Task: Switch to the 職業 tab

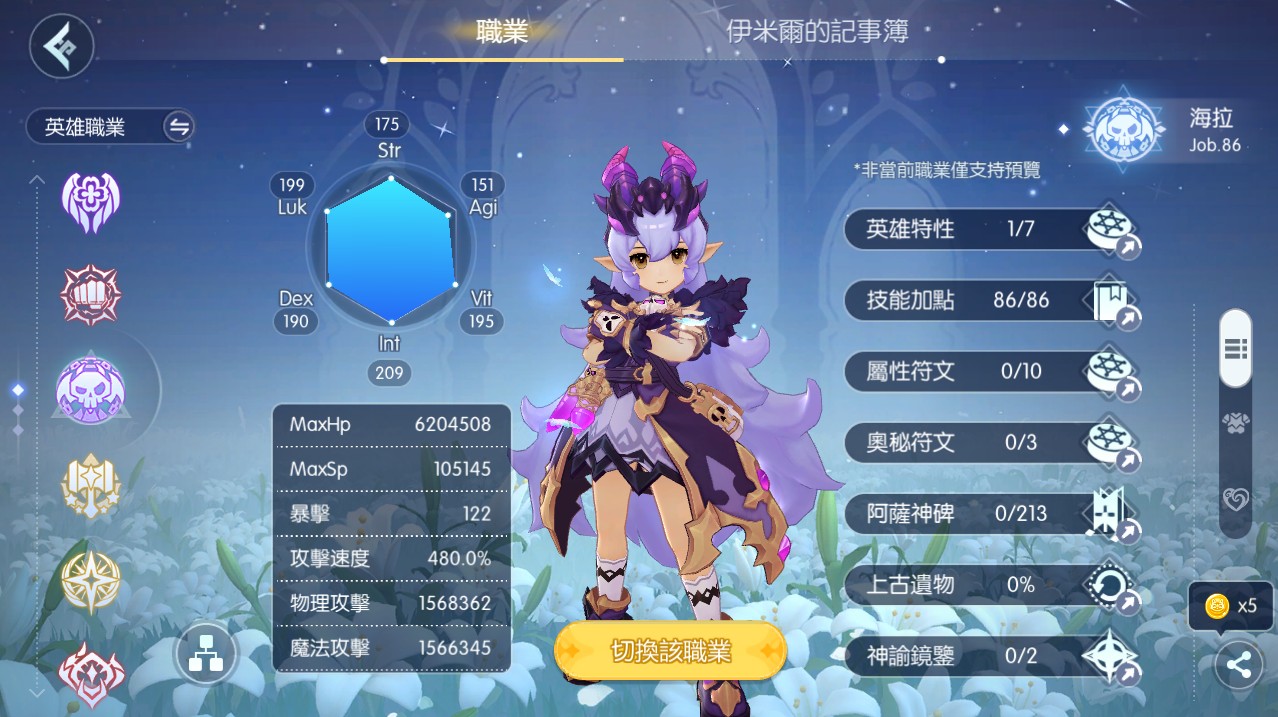Action: pyautogui.click(x=502, y=32)
